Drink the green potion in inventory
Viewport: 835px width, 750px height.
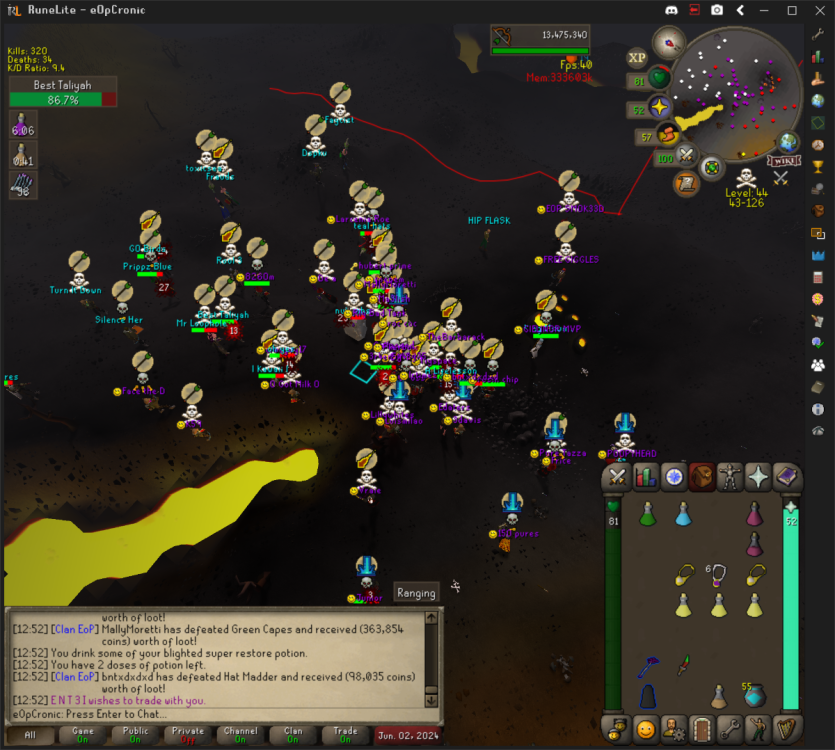[x=647, y=514]
